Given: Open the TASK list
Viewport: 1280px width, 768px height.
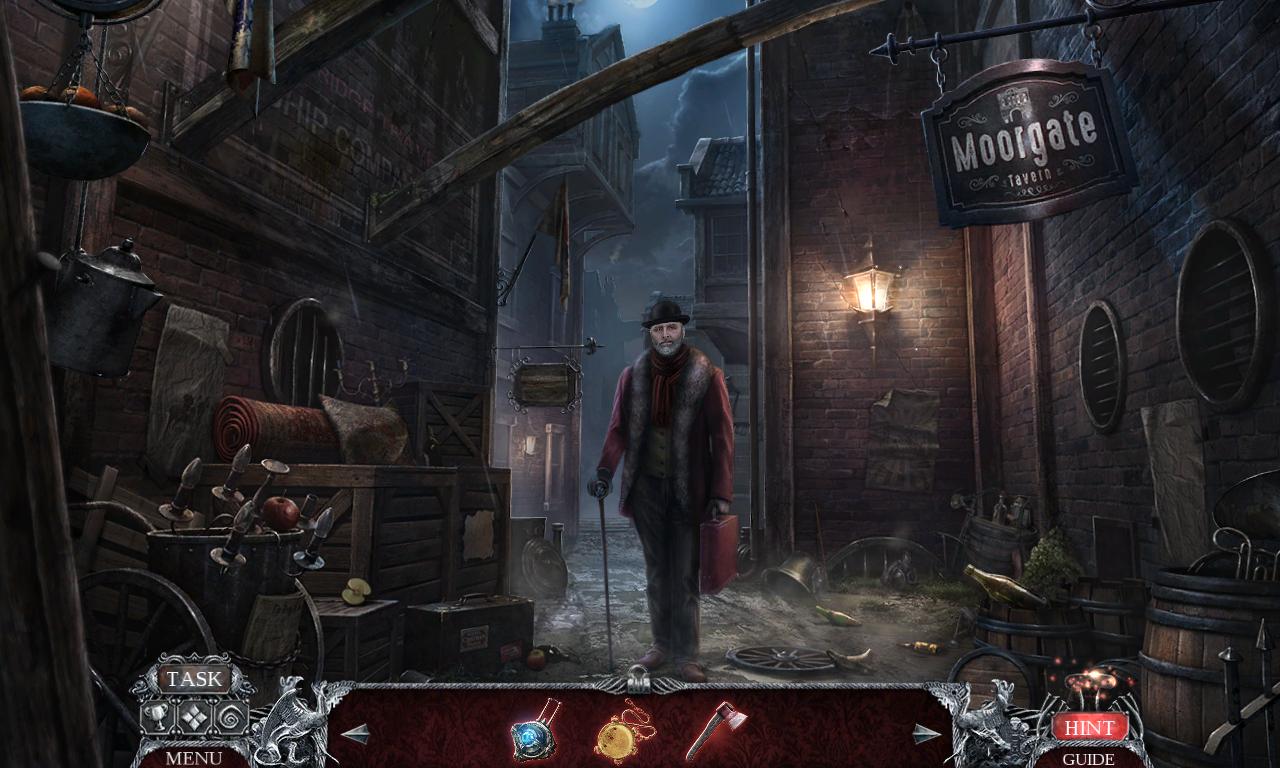Looking at the screenshot, I should (193, 679).
